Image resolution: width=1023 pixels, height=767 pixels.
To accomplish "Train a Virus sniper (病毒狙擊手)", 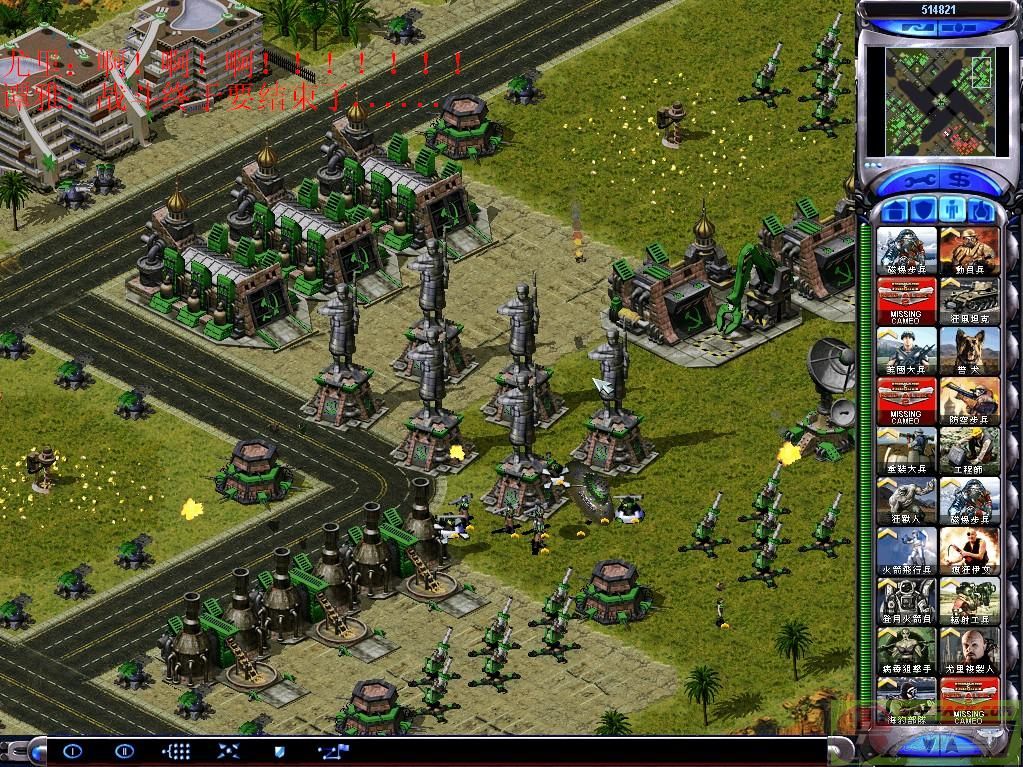I will [x=907, y=652].
